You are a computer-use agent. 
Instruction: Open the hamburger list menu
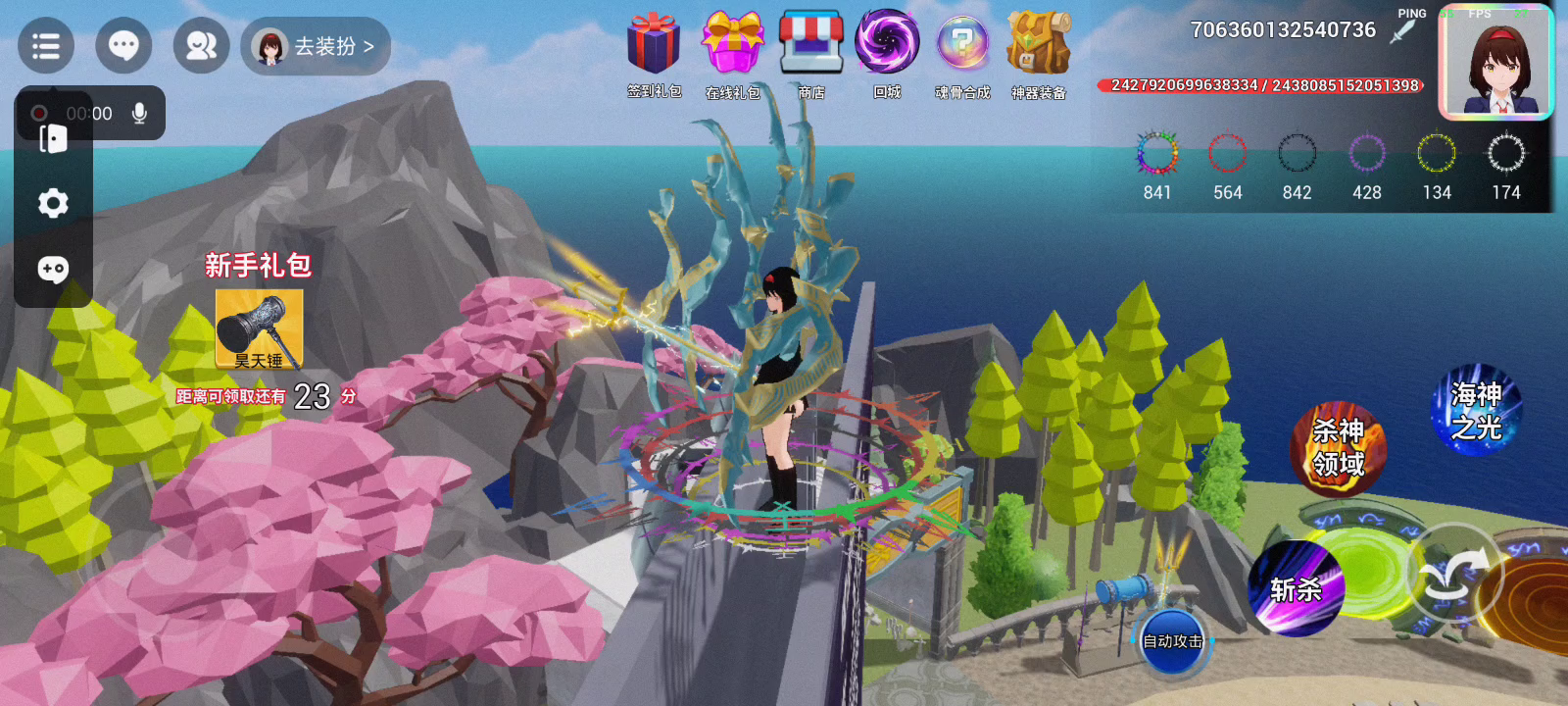tap(46, 46)
